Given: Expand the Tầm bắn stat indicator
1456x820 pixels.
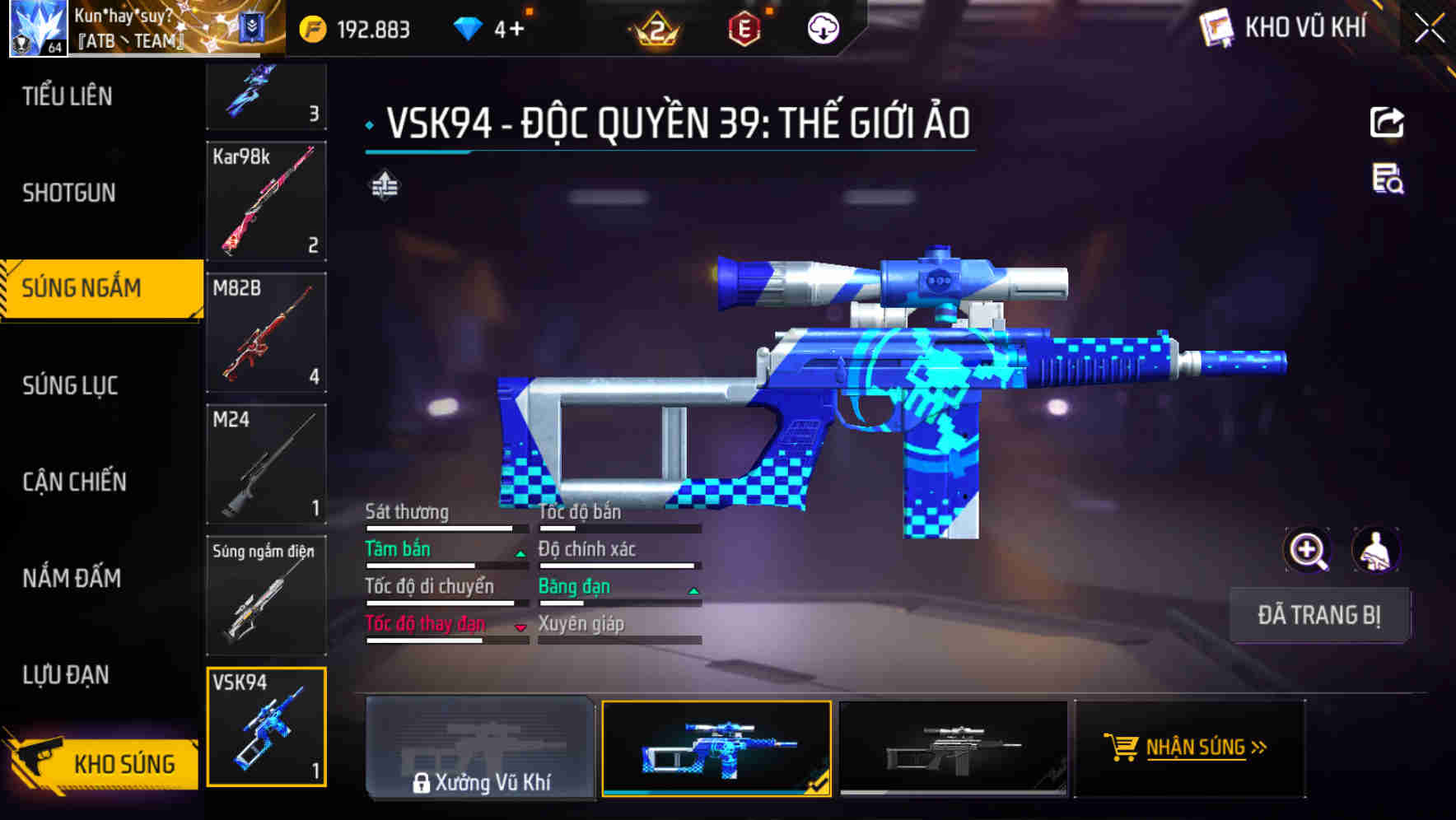Looking at the screenshot, I should tap(520, 553).
